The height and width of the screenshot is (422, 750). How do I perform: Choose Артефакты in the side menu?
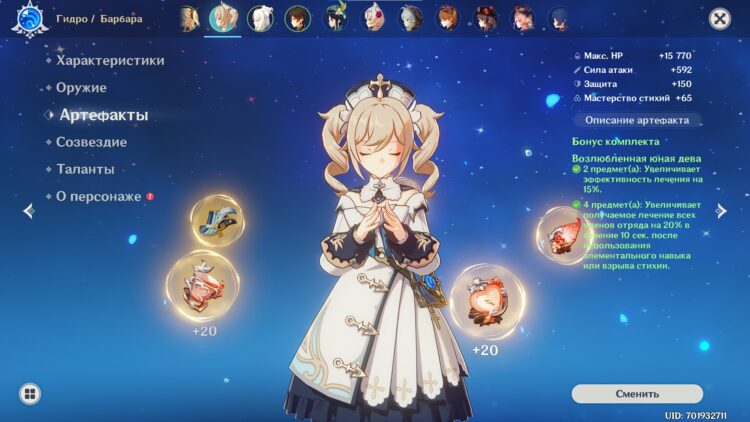[103, 115]
